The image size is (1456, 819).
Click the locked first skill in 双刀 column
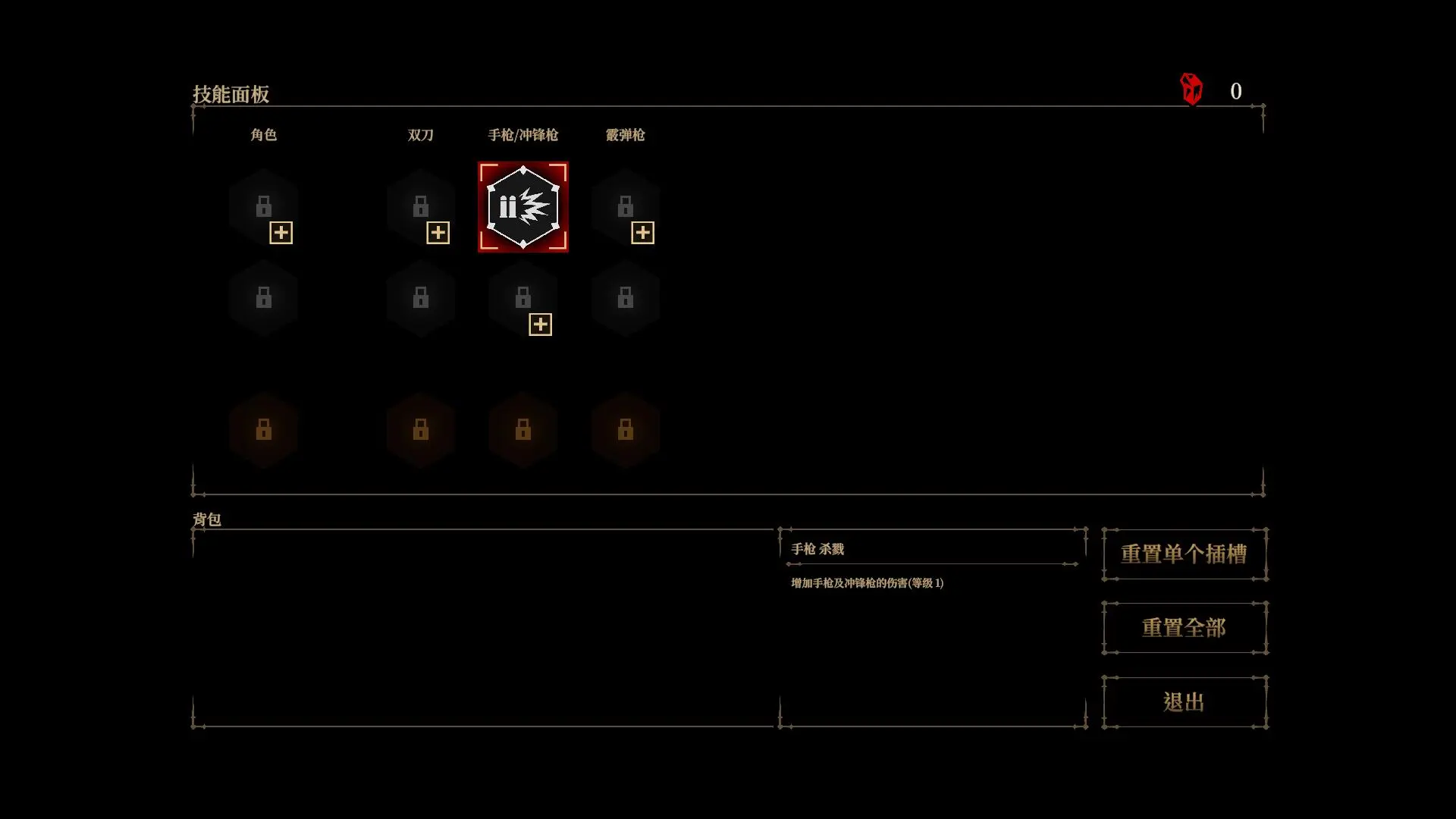(x=421, y=206)
